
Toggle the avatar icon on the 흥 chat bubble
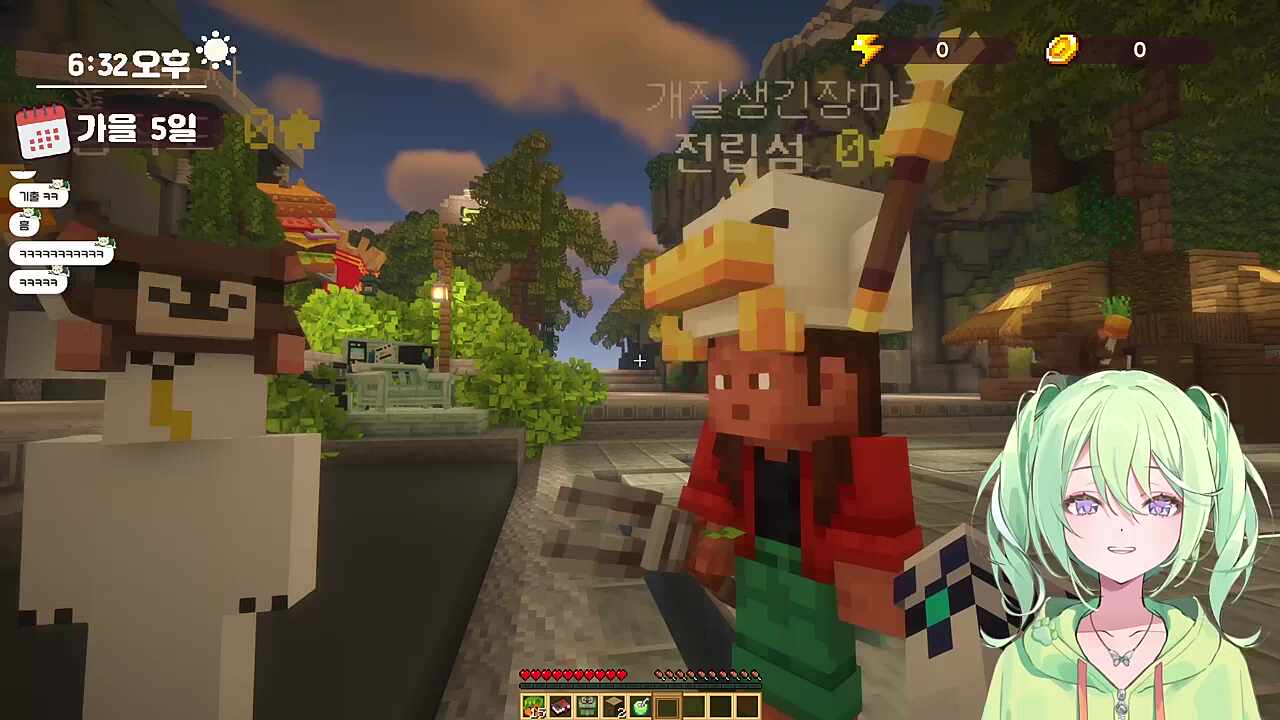(29, 212)
